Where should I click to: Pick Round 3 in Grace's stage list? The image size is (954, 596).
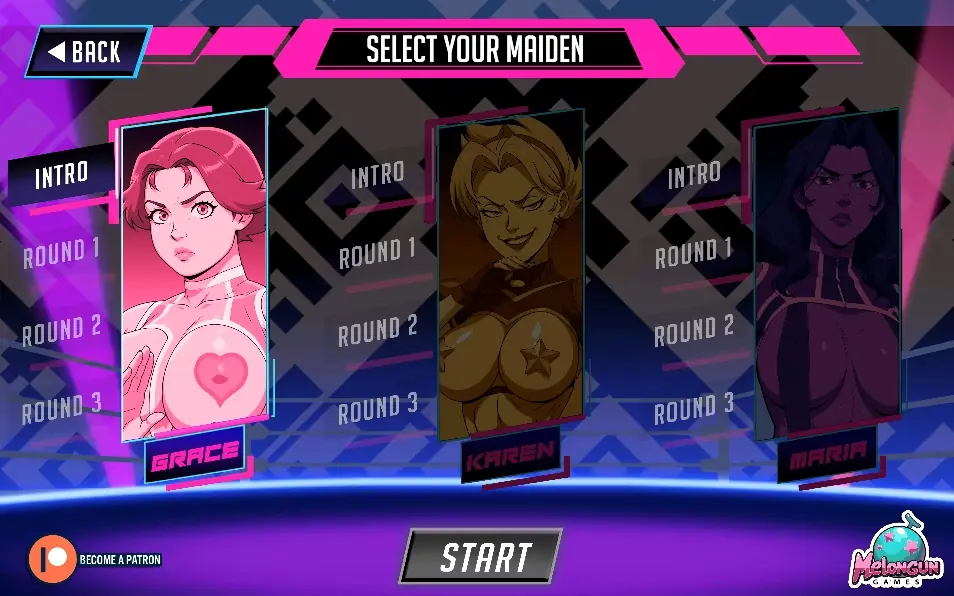point(61,406)
